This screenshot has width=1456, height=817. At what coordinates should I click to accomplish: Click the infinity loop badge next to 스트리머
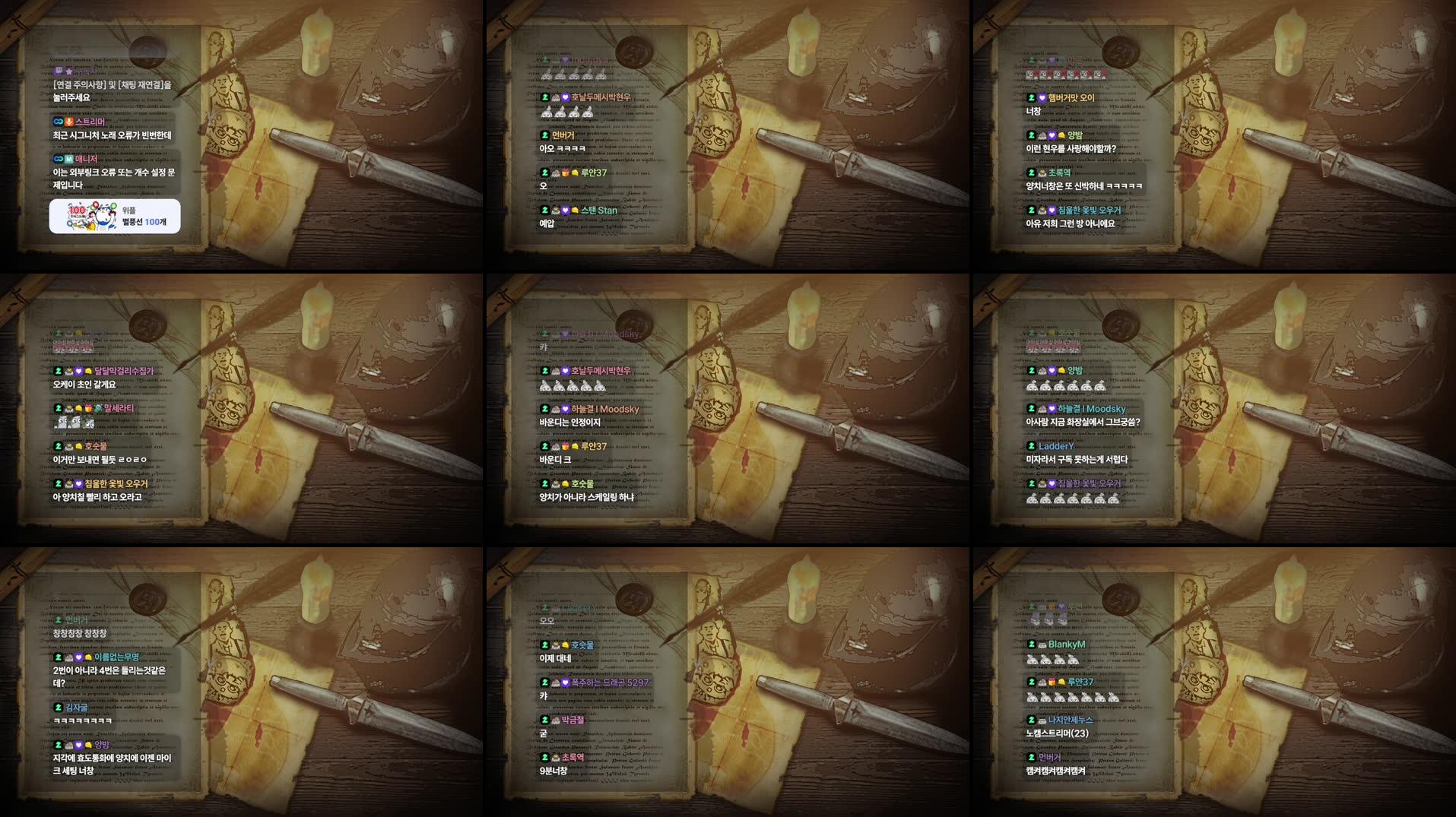point(58,121)
